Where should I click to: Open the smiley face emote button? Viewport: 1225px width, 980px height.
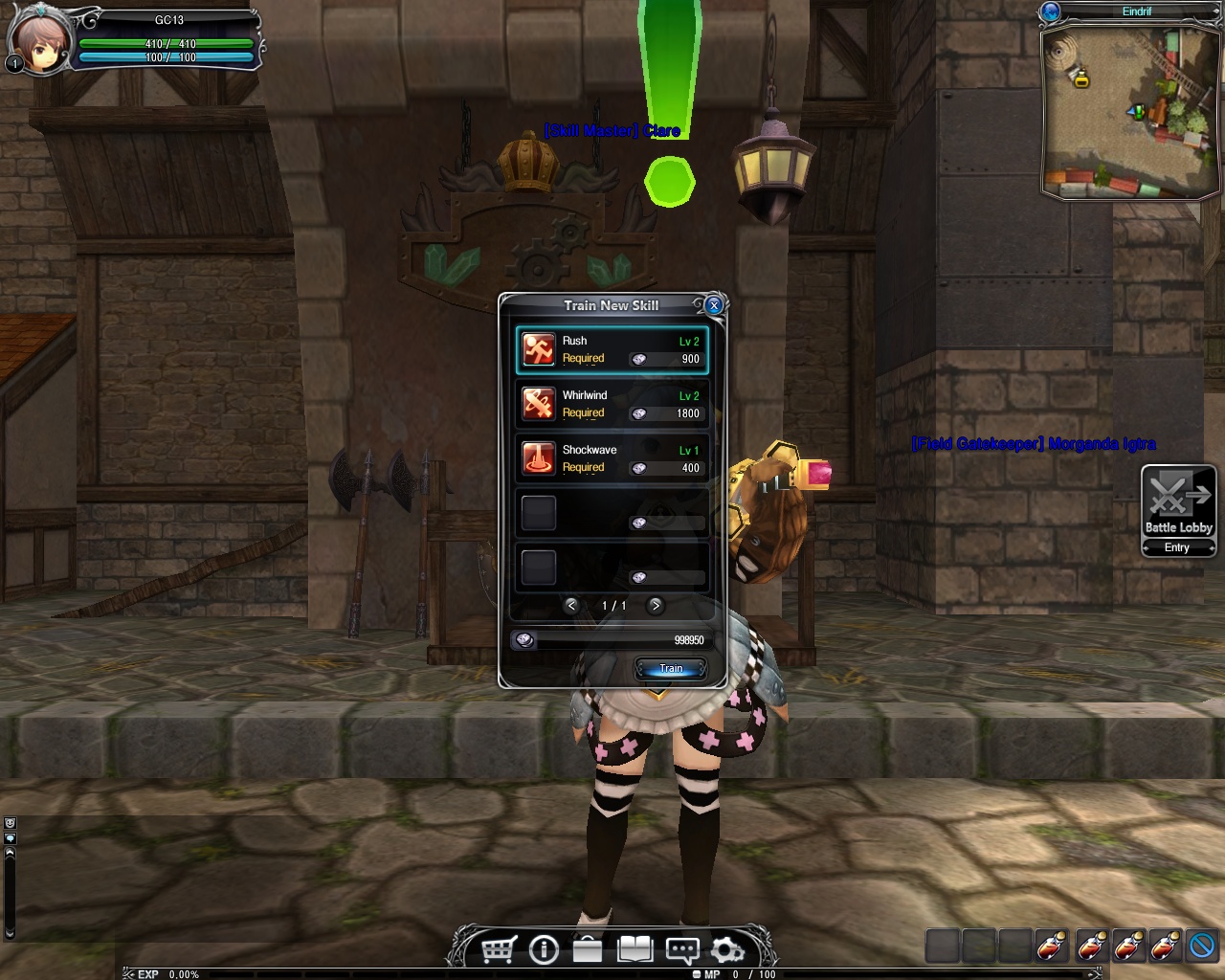coord(10,823)
